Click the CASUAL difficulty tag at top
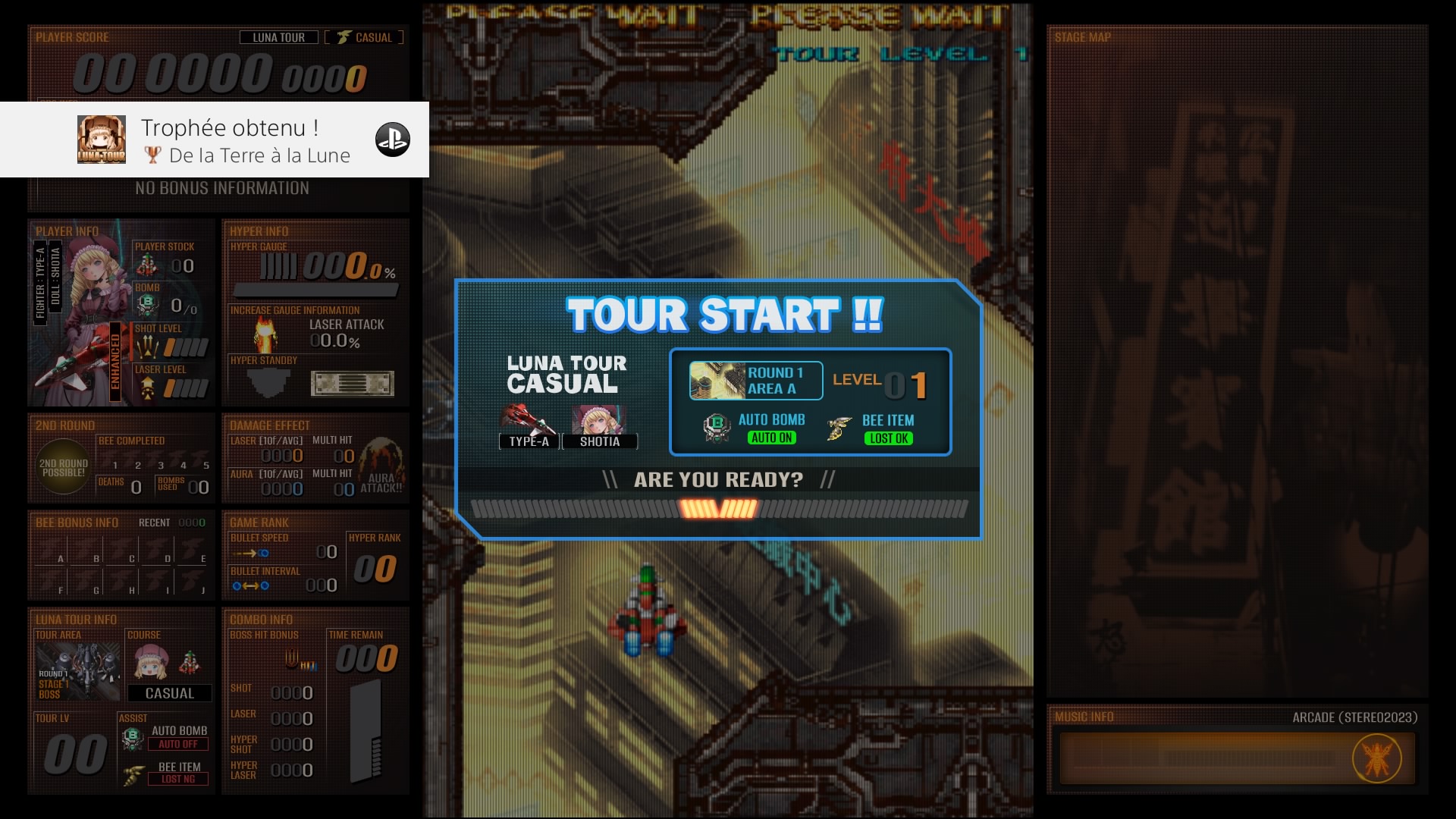 click(365, 37)
